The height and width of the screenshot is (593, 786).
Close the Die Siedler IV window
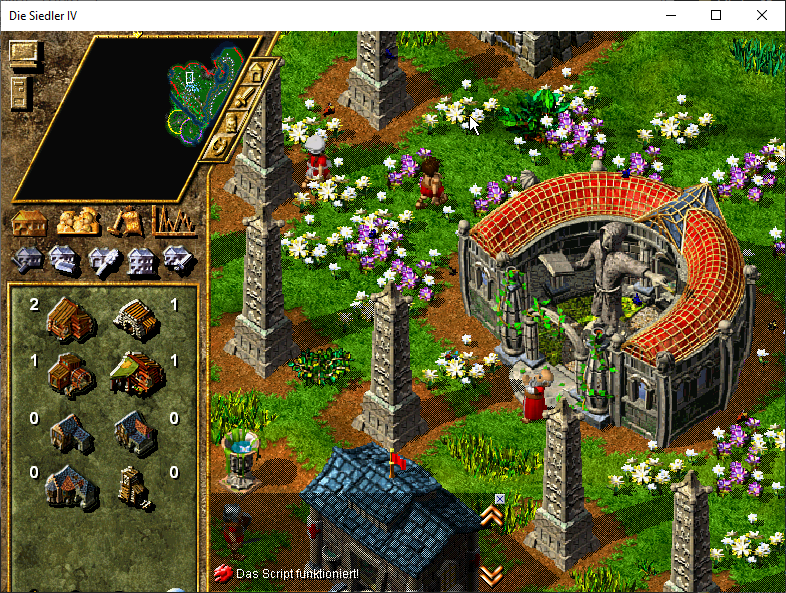[762, 15]
